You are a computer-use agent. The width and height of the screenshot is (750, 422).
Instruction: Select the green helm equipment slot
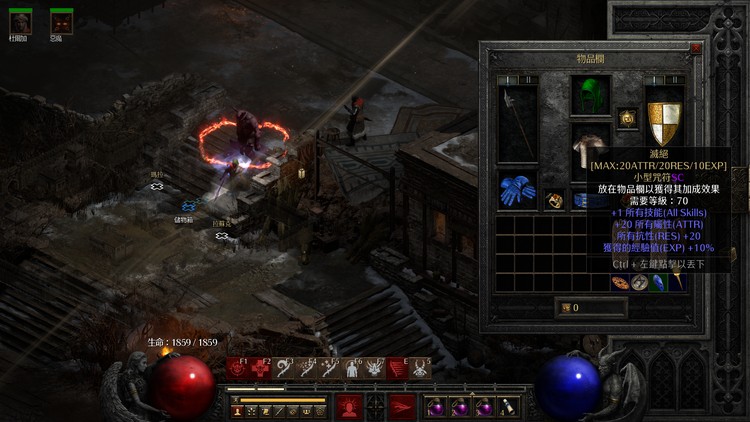point(591,96)
